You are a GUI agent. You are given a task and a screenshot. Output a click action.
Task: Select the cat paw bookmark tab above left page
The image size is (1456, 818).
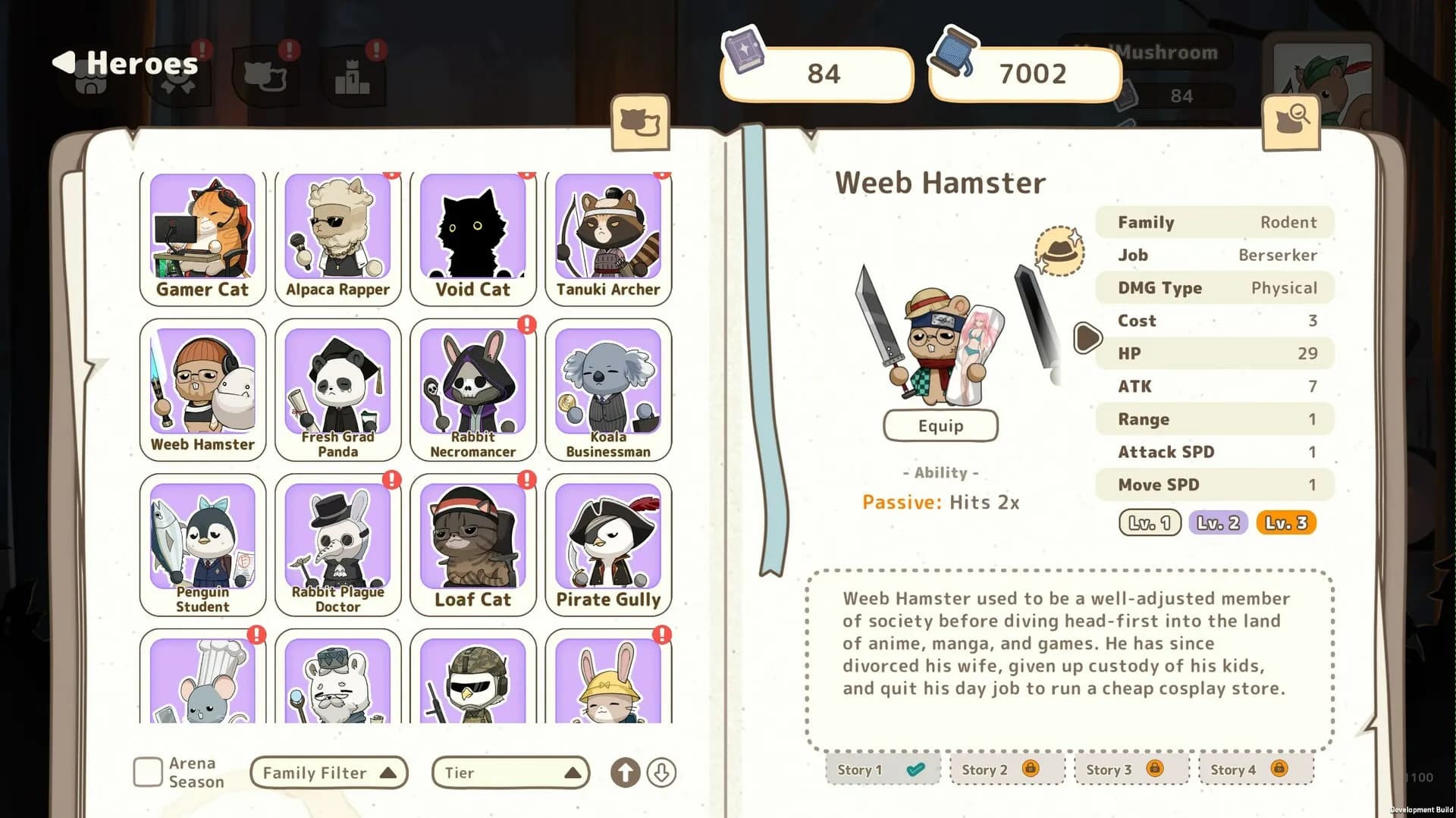(x=641, y=123)
